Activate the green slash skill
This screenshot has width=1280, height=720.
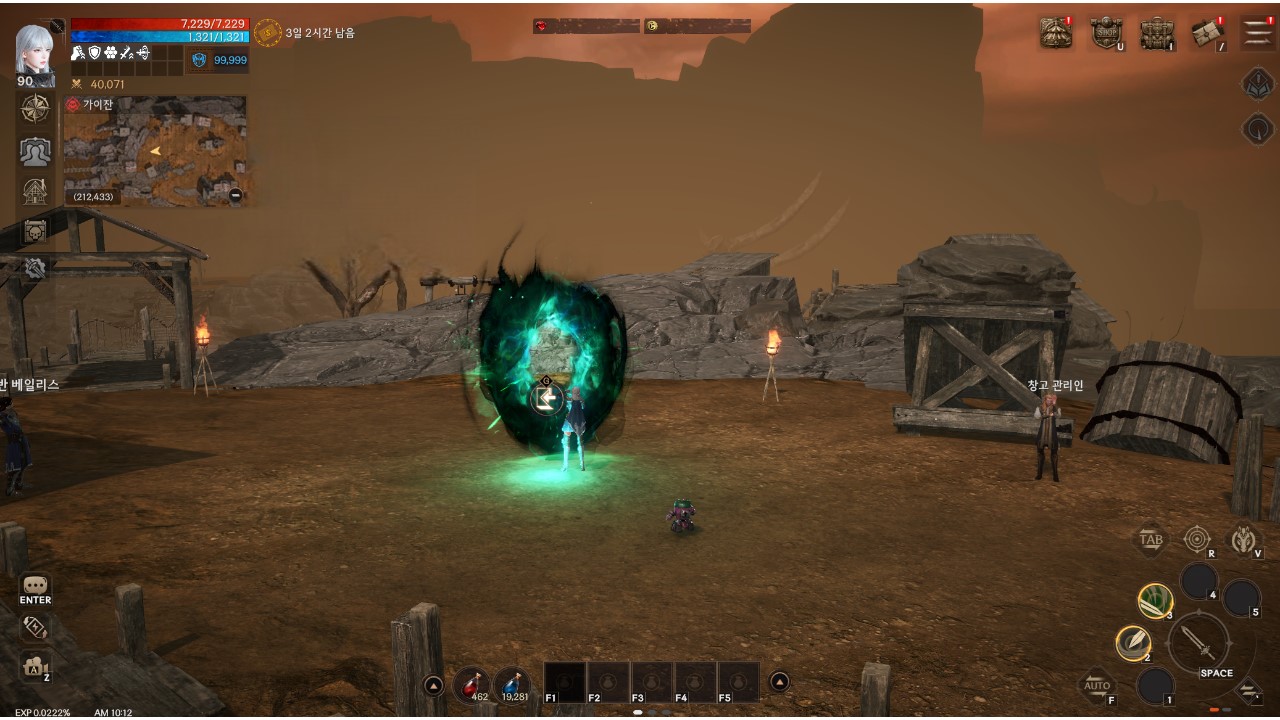1155,600
